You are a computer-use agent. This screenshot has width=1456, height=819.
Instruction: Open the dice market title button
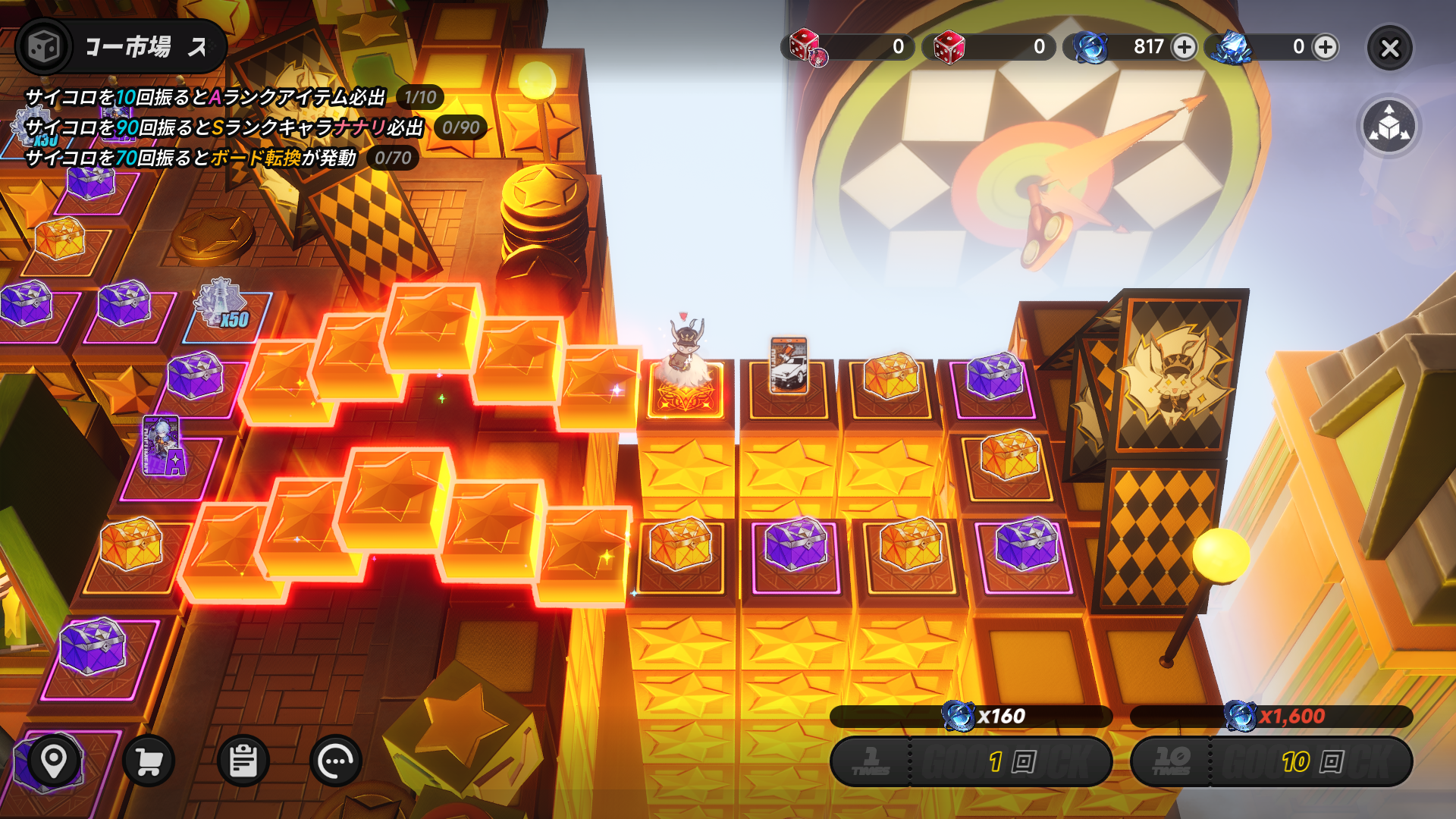pos(121,47)
